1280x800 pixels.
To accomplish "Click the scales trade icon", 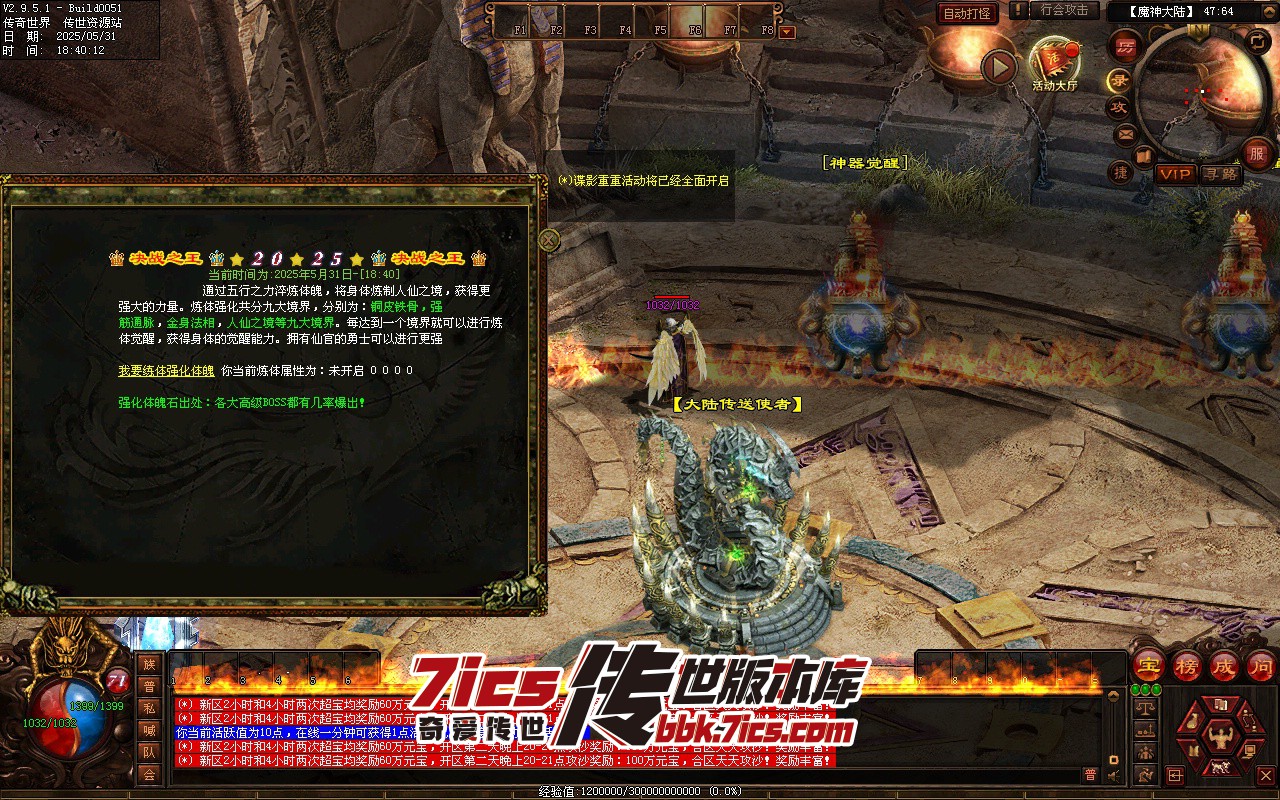I will (1145, 709).
